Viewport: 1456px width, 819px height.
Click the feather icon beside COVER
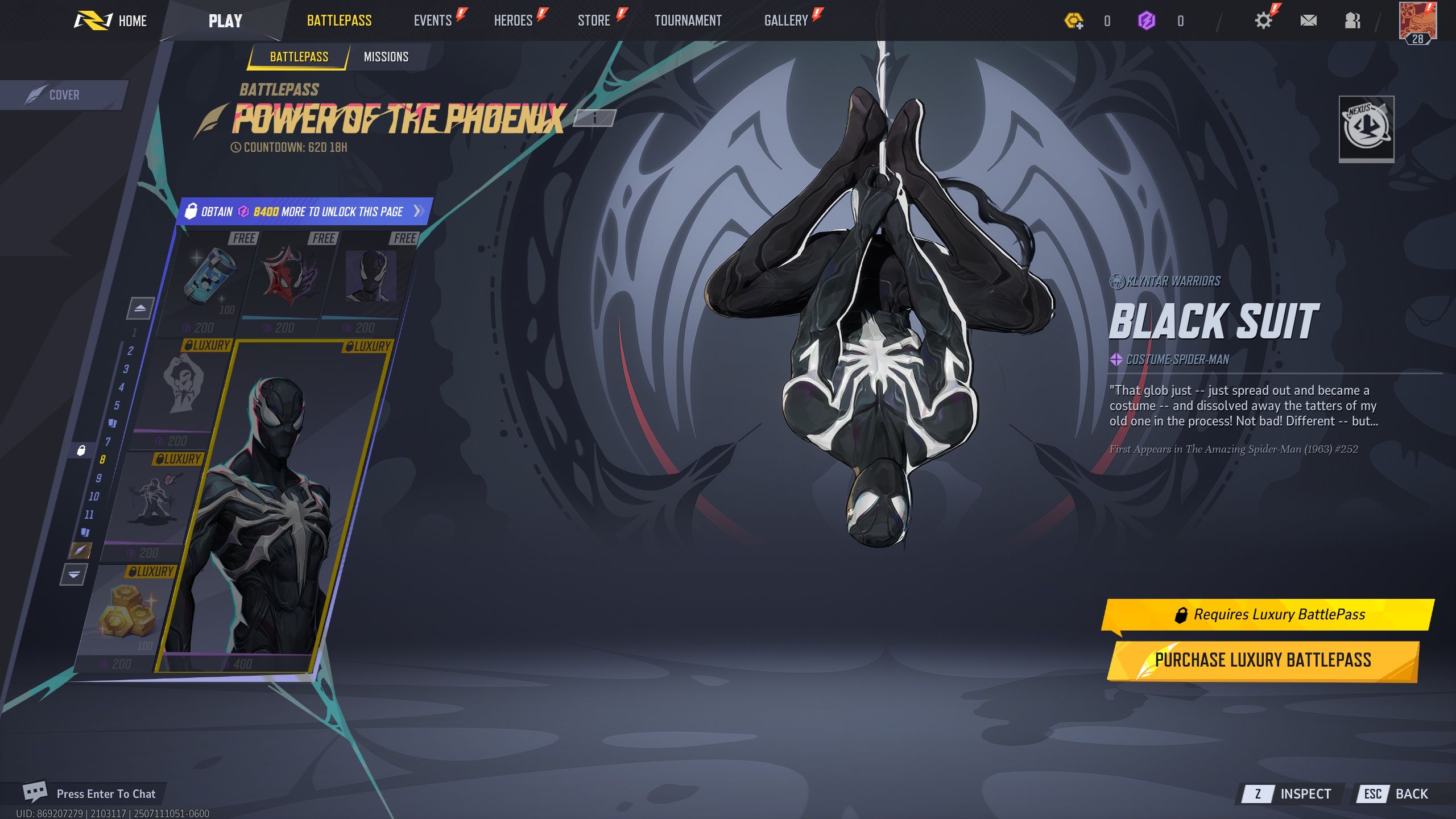pos(36,93)
